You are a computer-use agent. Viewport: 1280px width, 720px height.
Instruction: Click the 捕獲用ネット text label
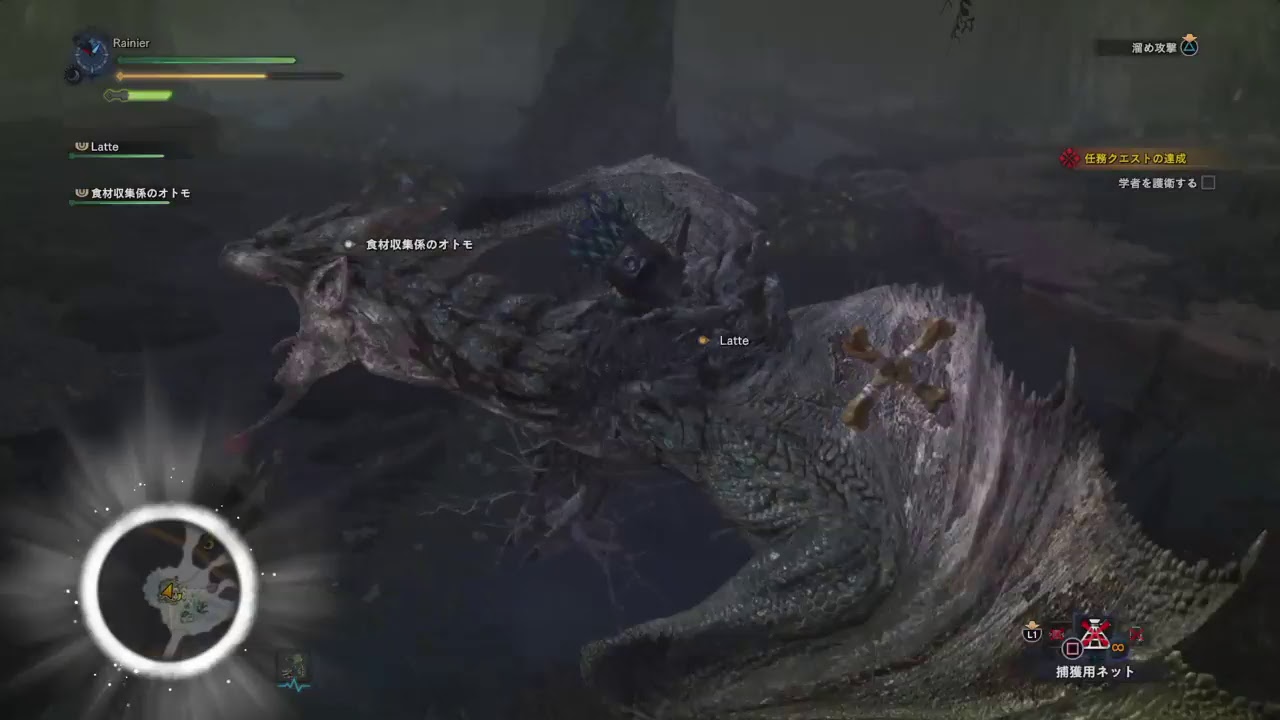tap(1095, 671)
